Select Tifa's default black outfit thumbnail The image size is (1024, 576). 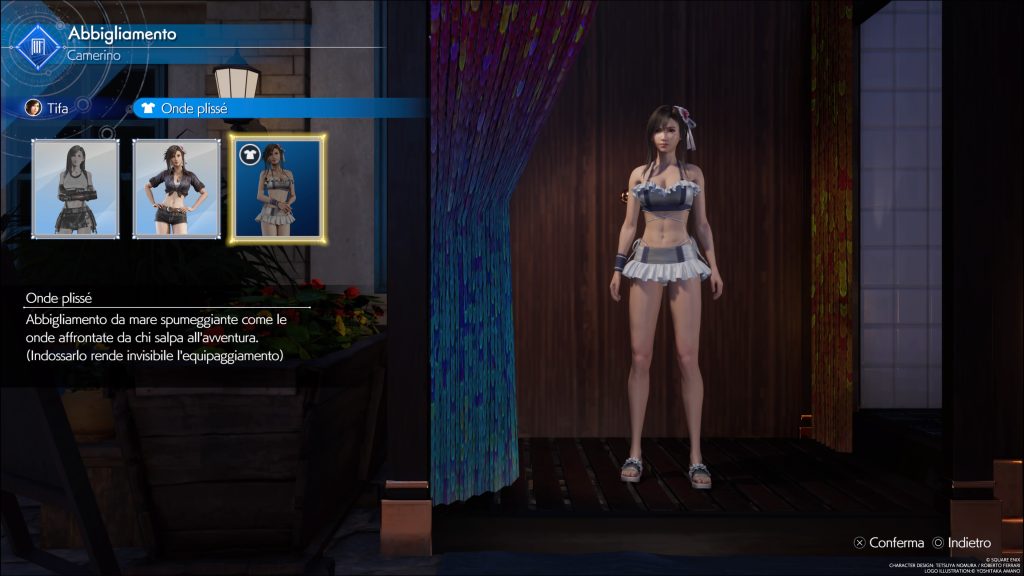click(x=76, y=189)
